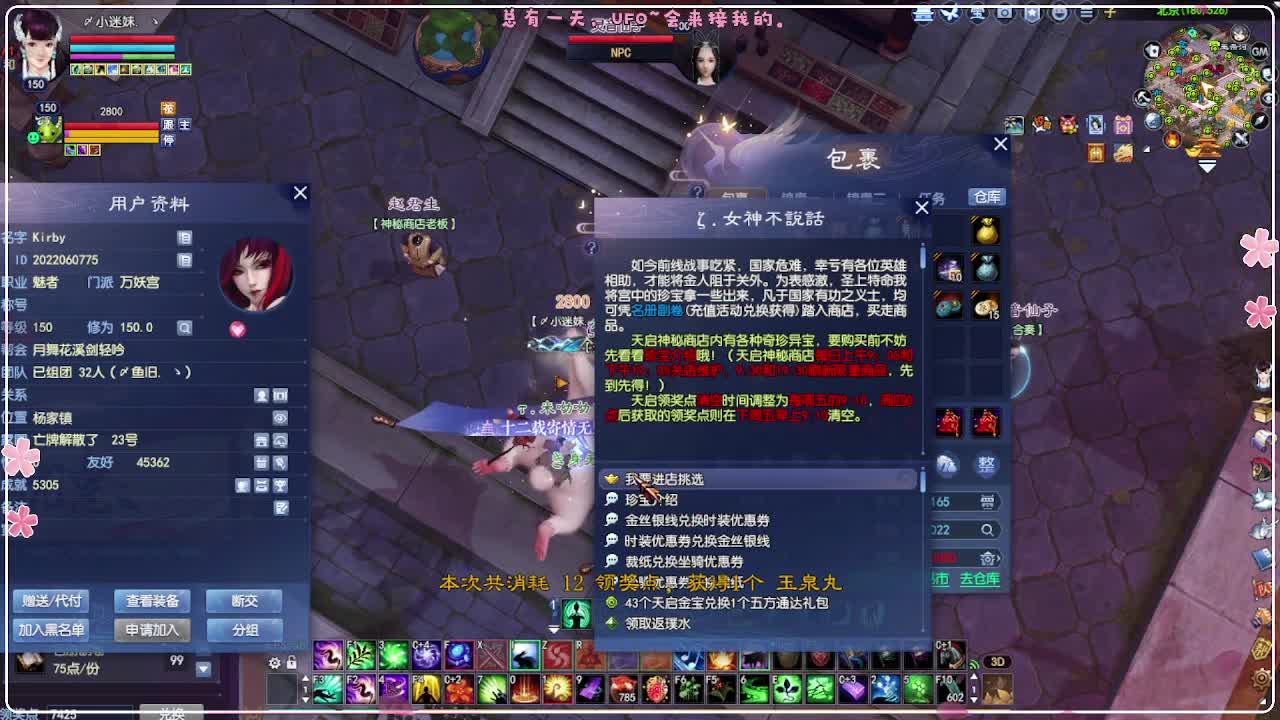1280x720 pixels.
Task: Open the GM button on the minimap
Action: [x=1258, y=52]
